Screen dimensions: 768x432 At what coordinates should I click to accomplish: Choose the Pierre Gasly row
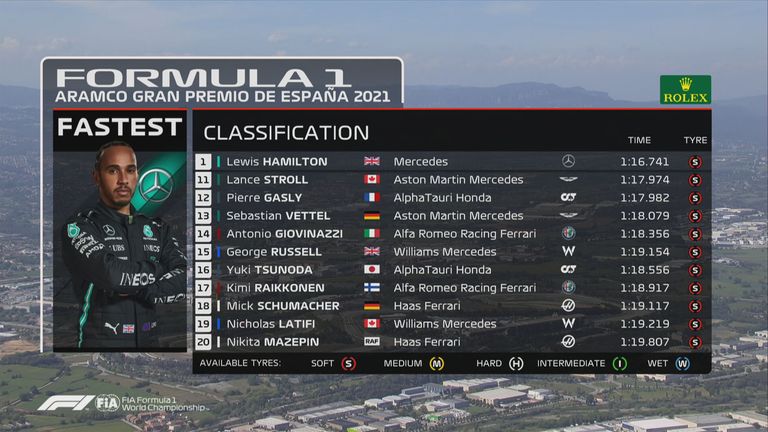click(x=450, y=197)
